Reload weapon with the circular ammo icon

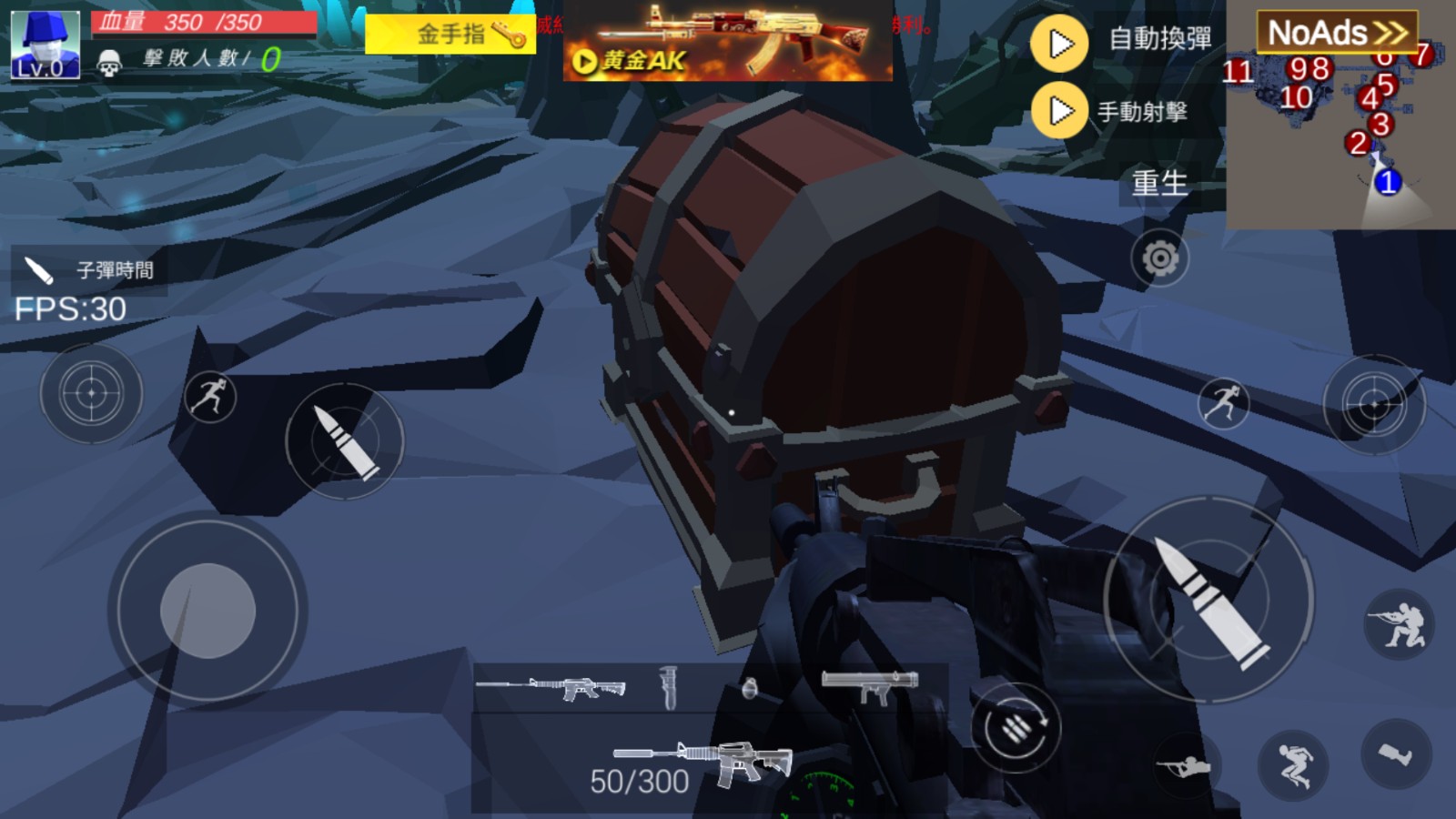point(1016,727)
